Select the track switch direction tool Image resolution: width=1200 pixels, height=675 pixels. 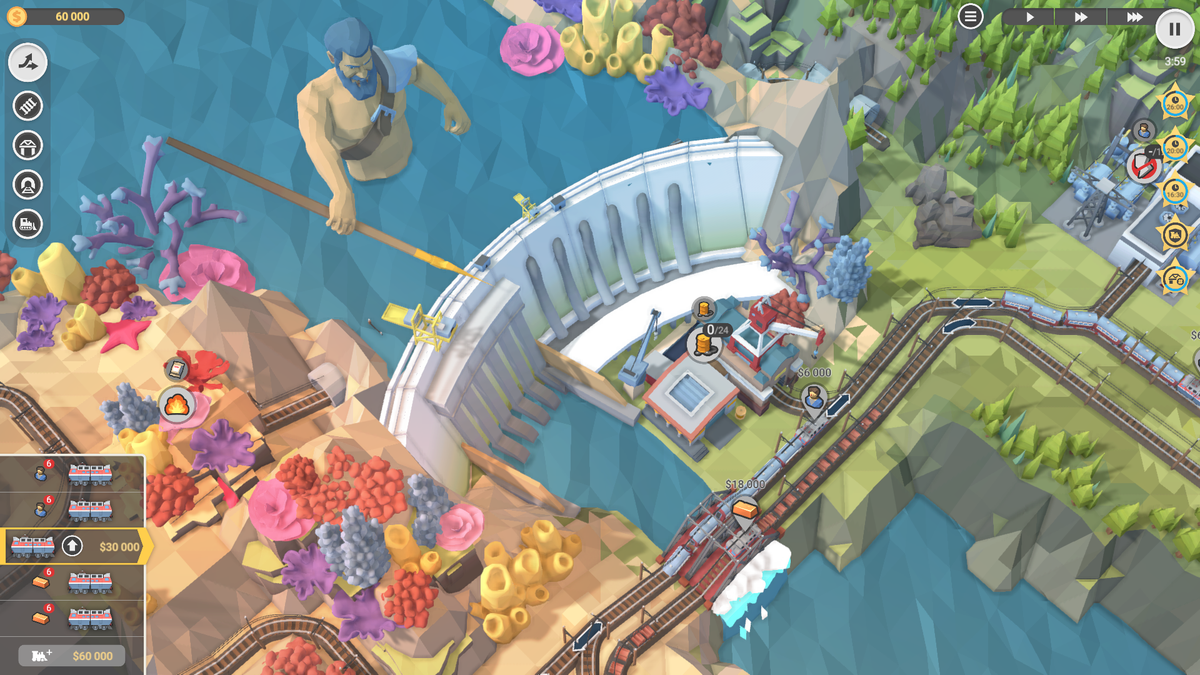(x=28, y=63)
